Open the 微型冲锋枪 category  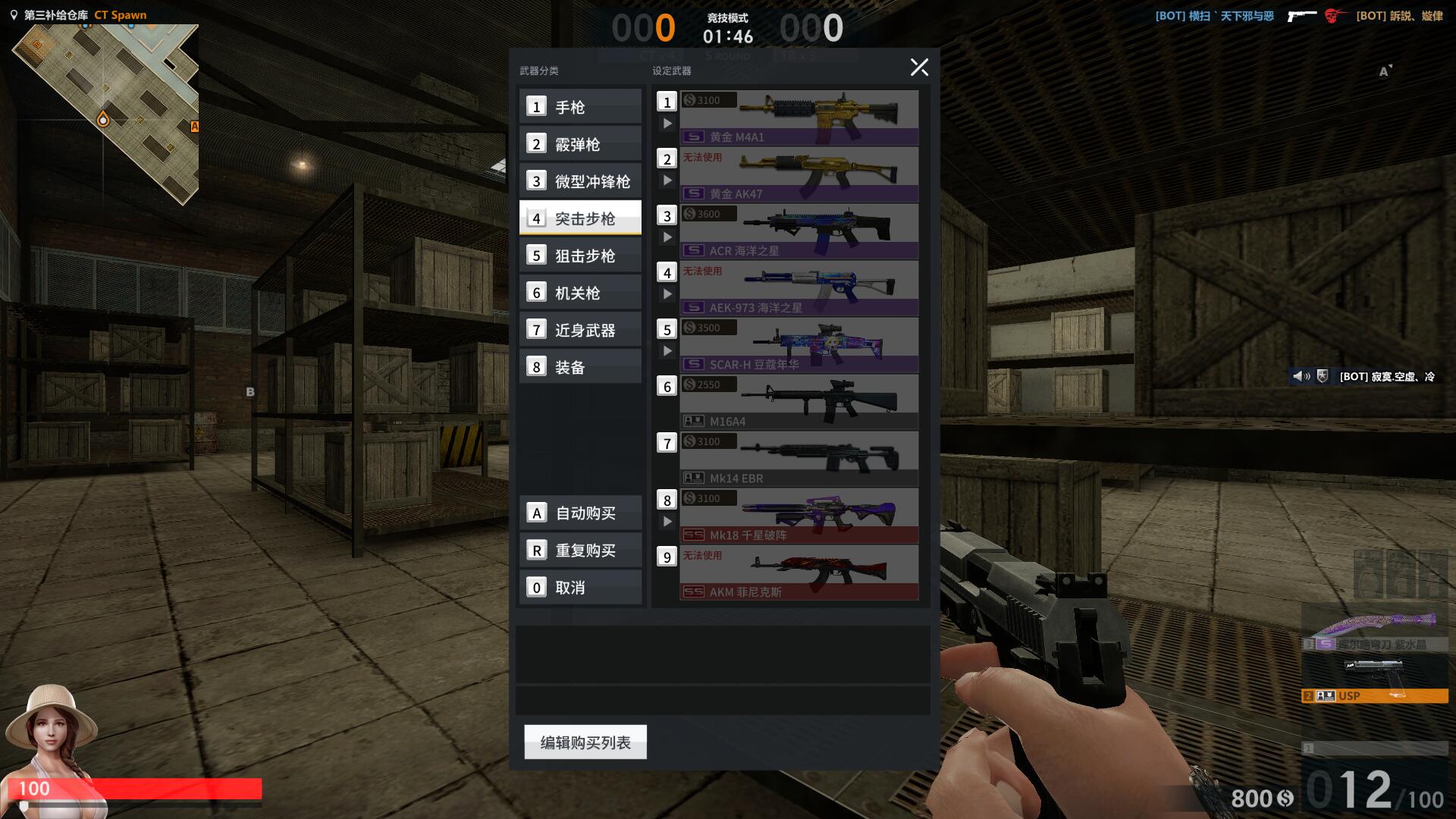pos(580,181)
